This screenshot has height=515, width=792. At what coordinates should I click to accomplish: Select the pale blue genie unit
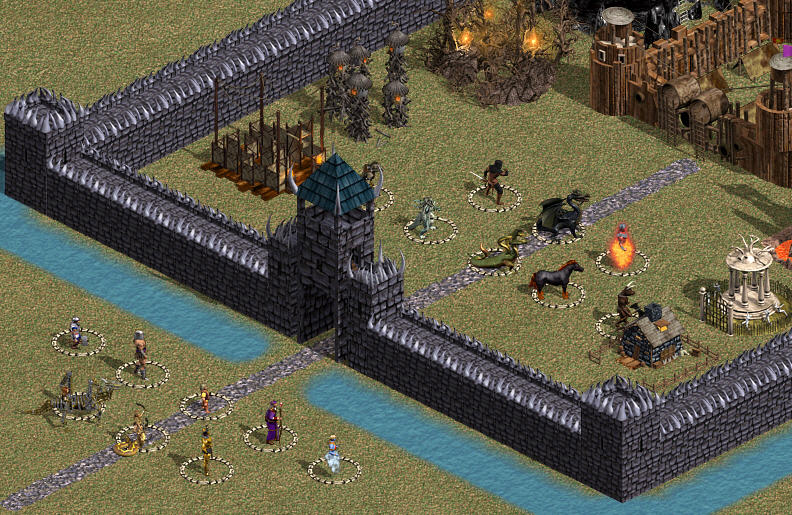tap(332, 455)
